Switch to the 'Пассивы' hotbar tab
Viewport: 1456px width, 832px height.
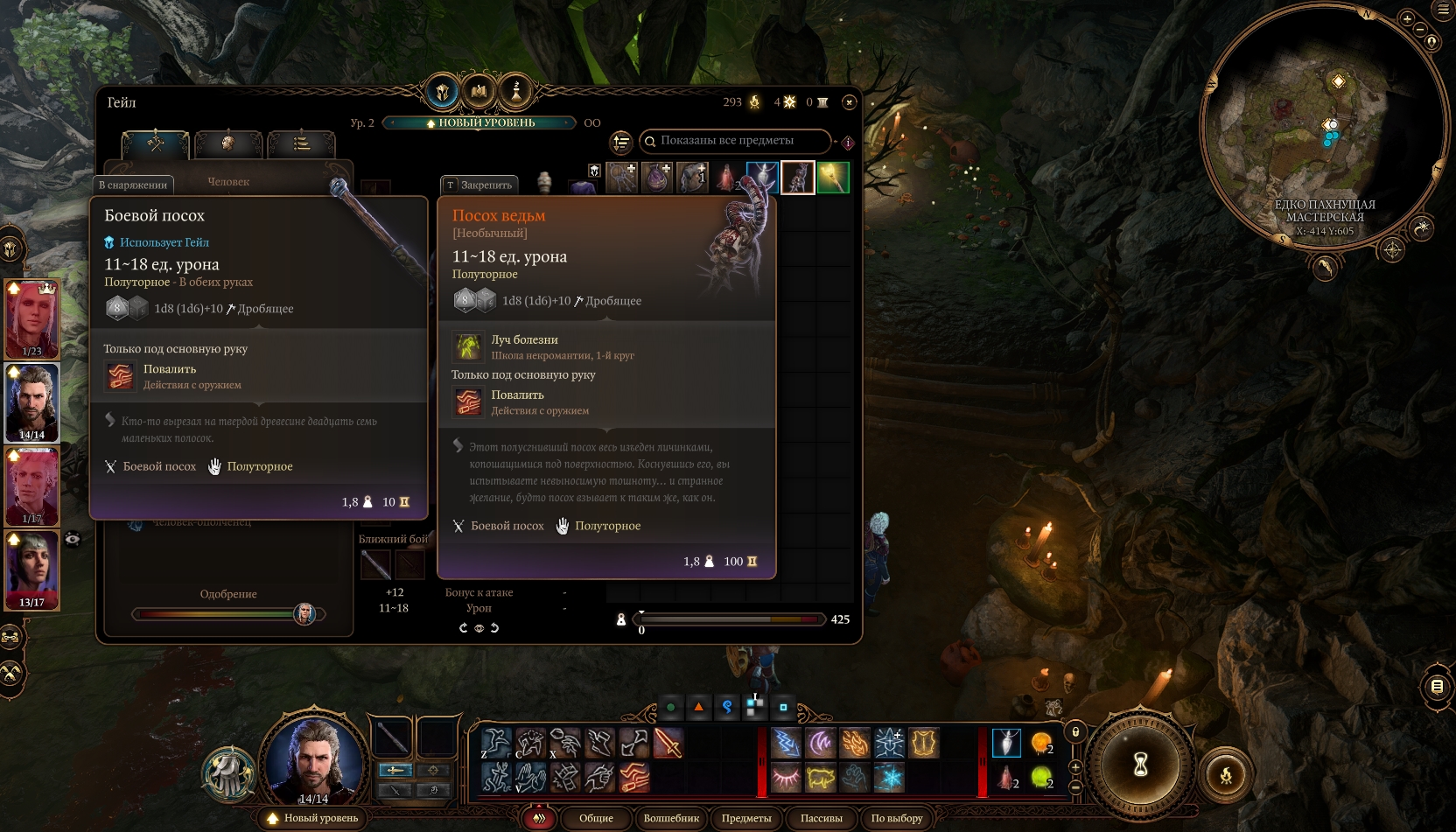pos(821,818)
